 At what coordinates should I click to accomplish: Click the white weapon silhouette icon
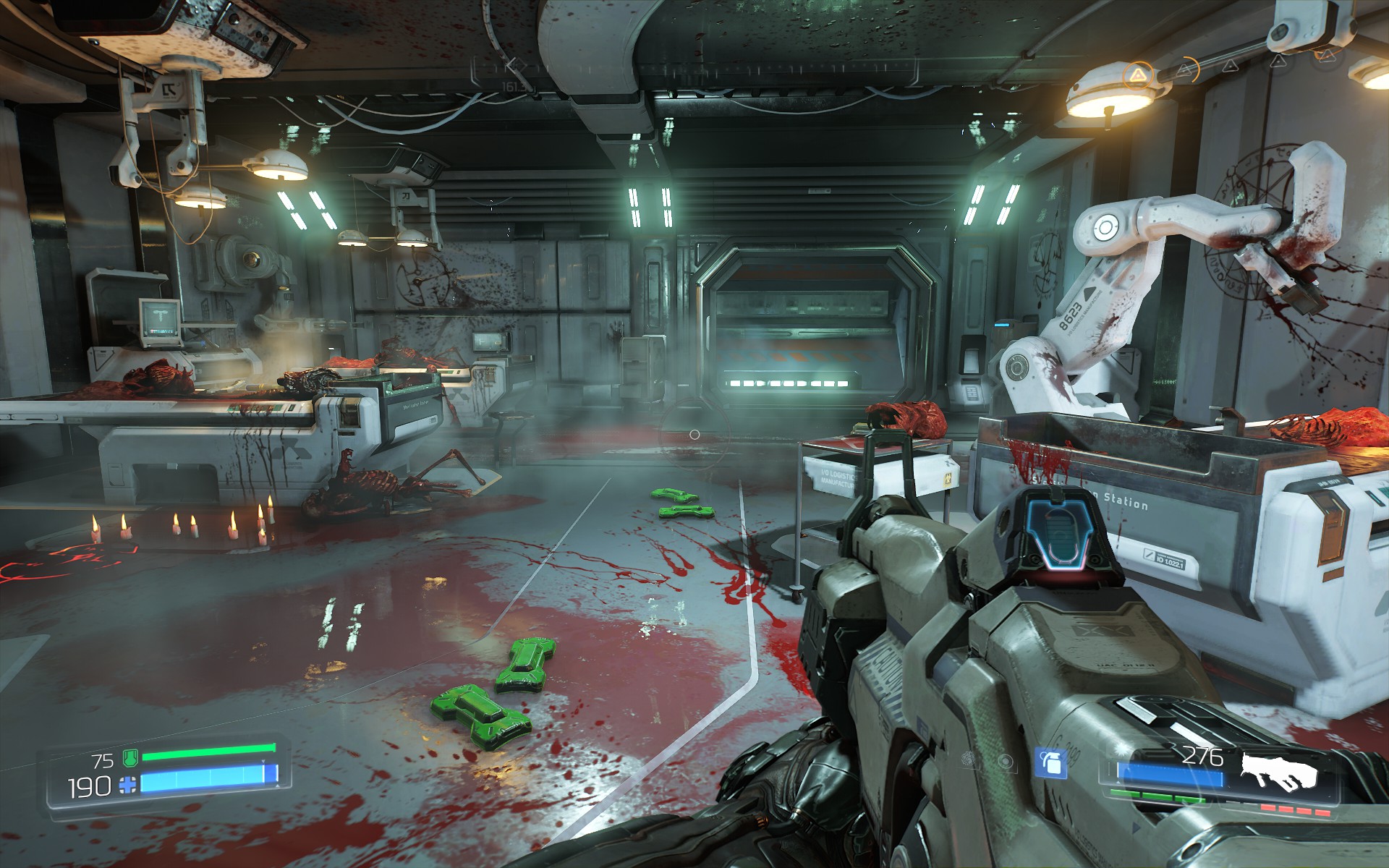click(1279, 773)
